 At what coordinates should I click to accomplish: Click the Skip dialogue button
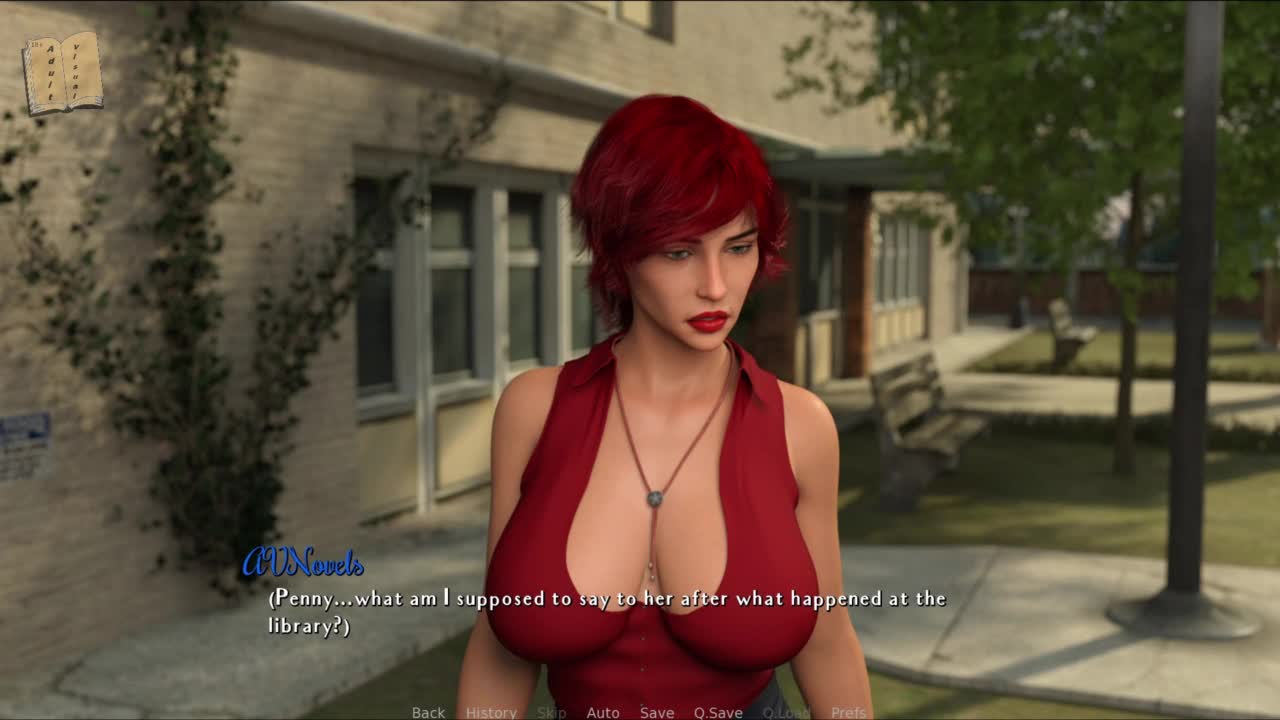click(x=551, y=712)
